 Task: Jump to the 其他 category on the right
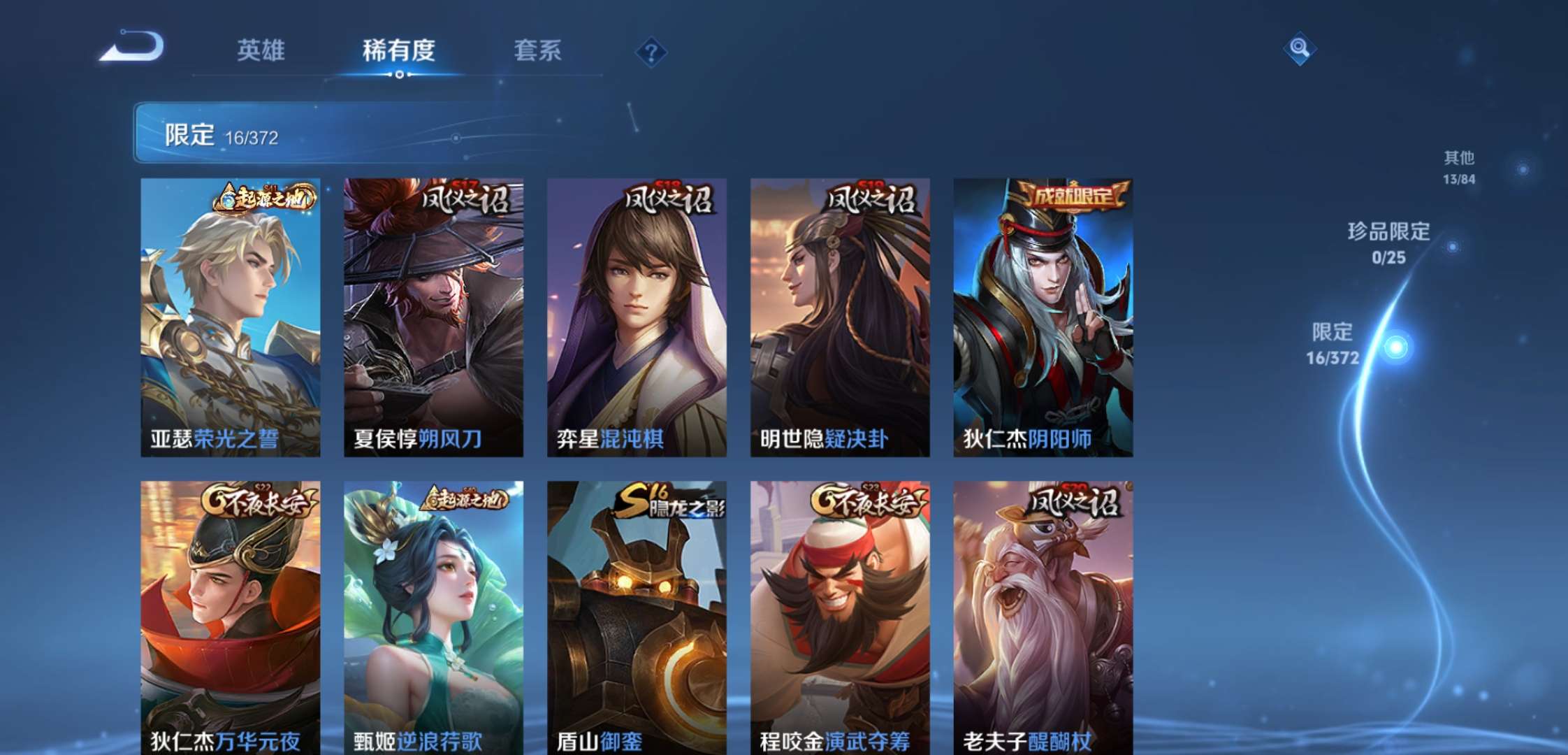(x=1458, y=159)
